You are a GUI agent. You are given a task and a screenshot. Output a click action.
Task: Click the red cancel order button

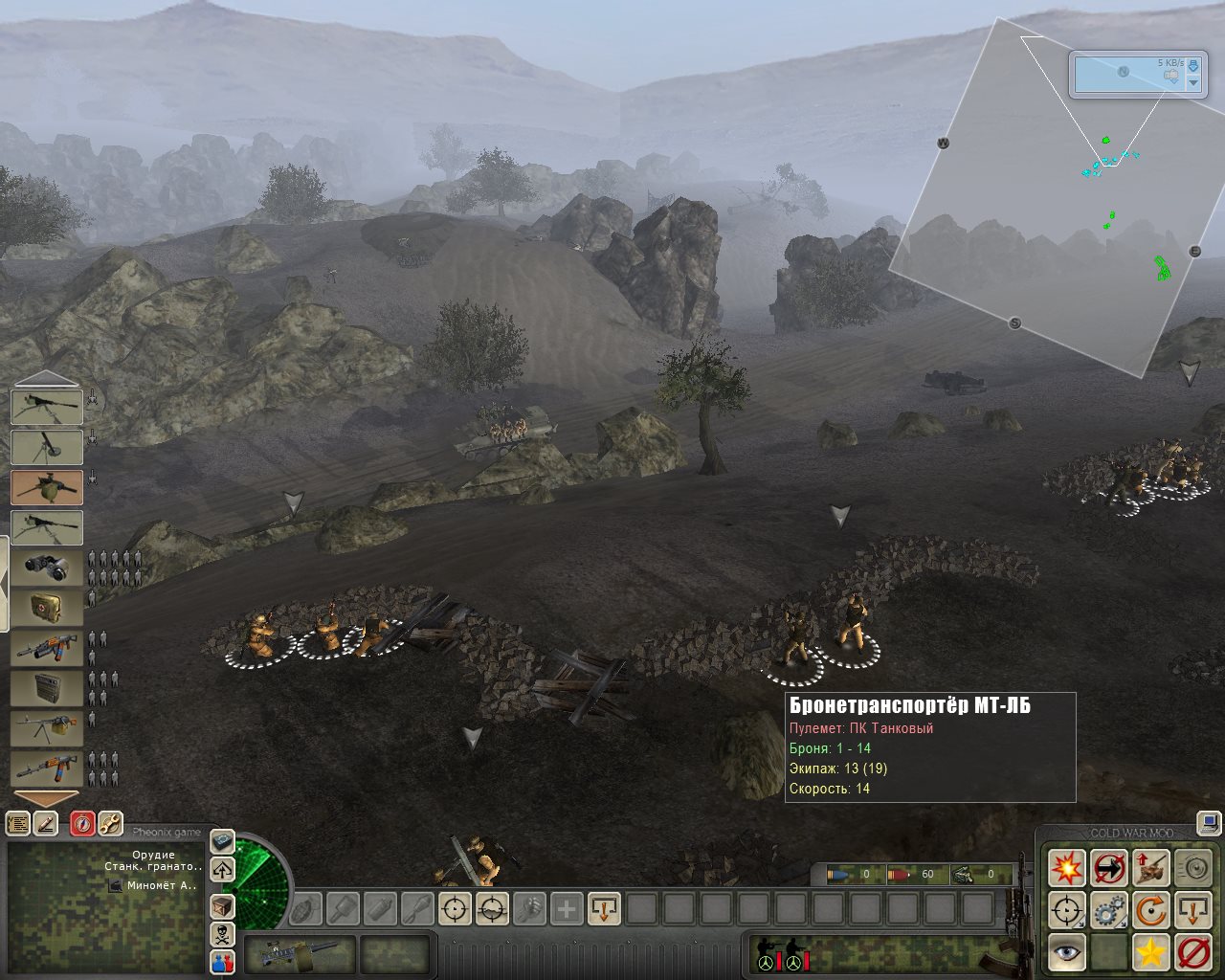1192,952
